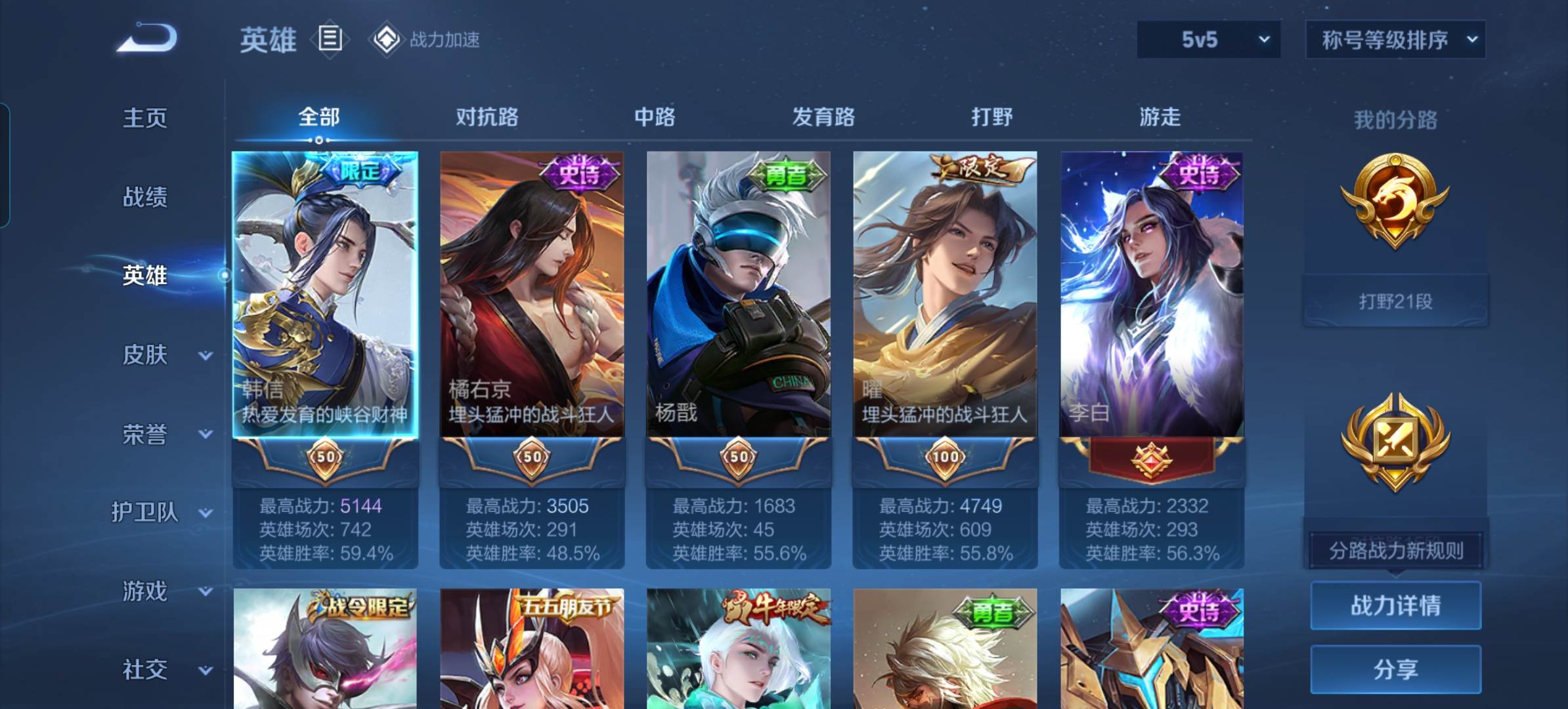Expand the 荣誉 honors menu
This screenshot has height=709, width=1568.
tap(146, 434)
